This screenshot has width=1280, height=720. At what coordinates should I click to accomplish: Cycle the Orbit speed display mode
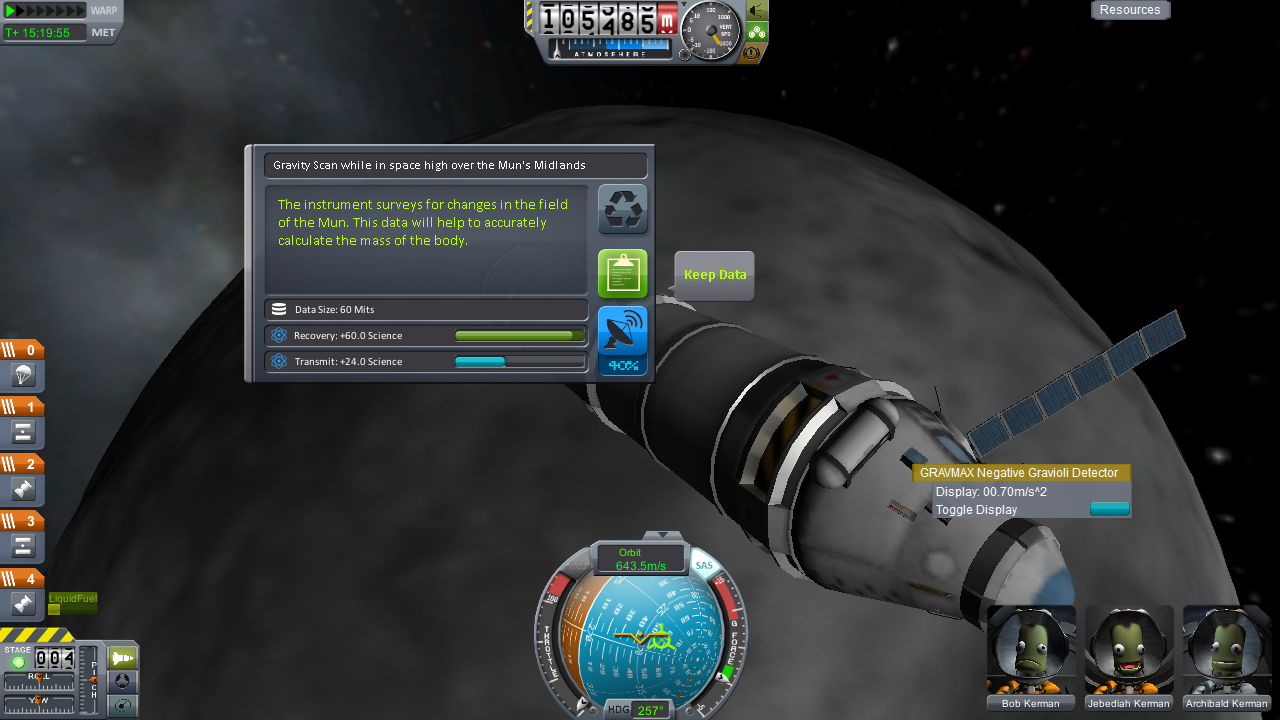click(640, 559)
